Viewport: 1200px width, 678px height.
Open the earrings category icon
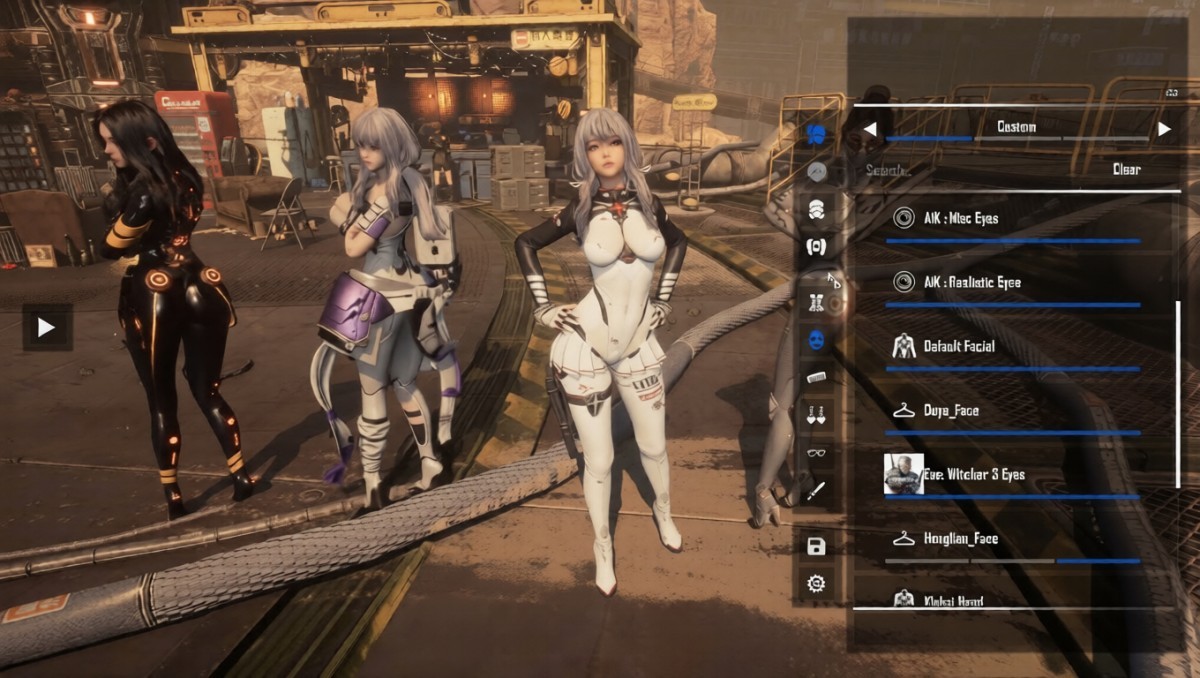pos(816,414)
